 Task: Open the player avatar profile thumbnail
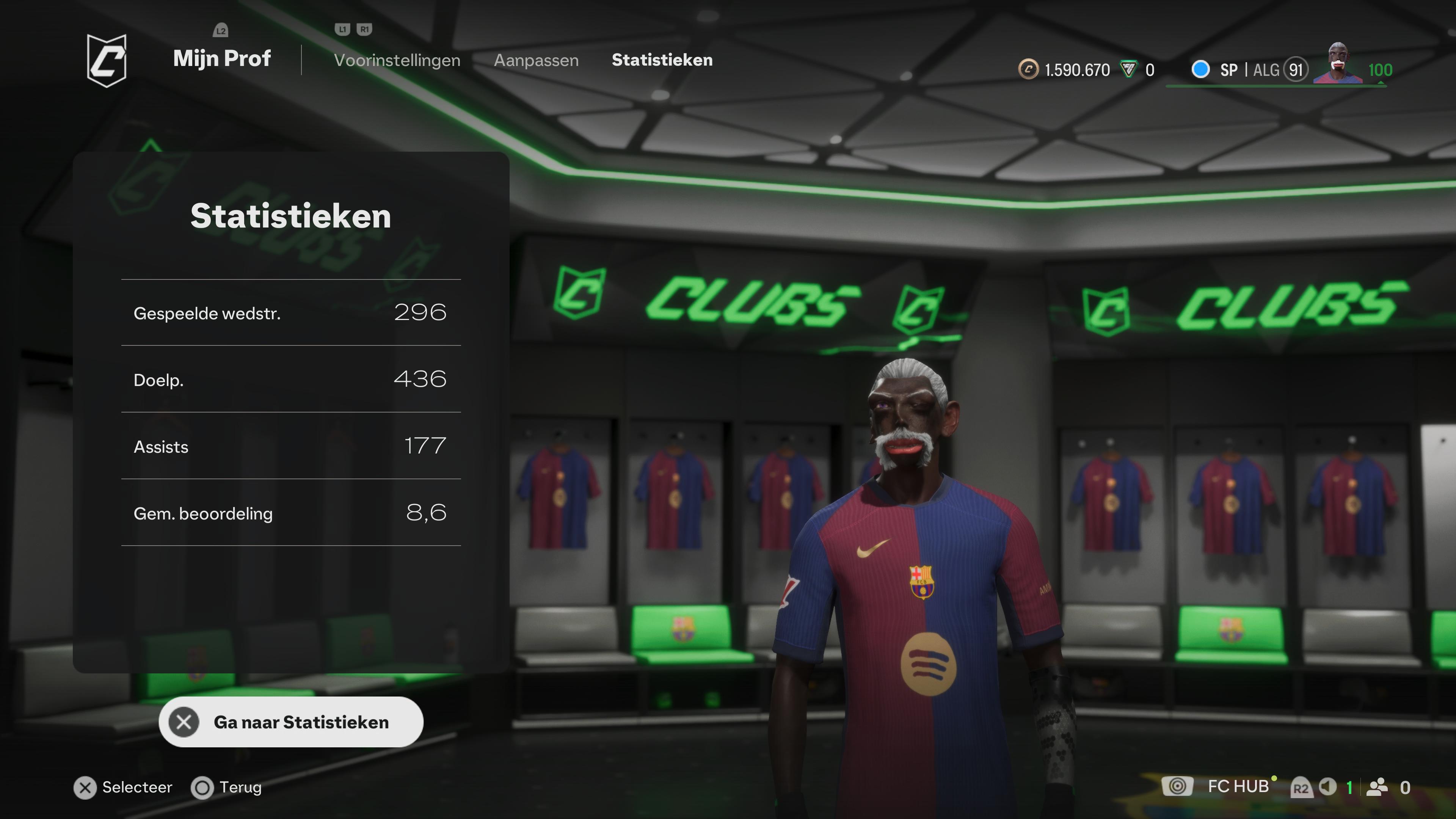coord(1338,63)
